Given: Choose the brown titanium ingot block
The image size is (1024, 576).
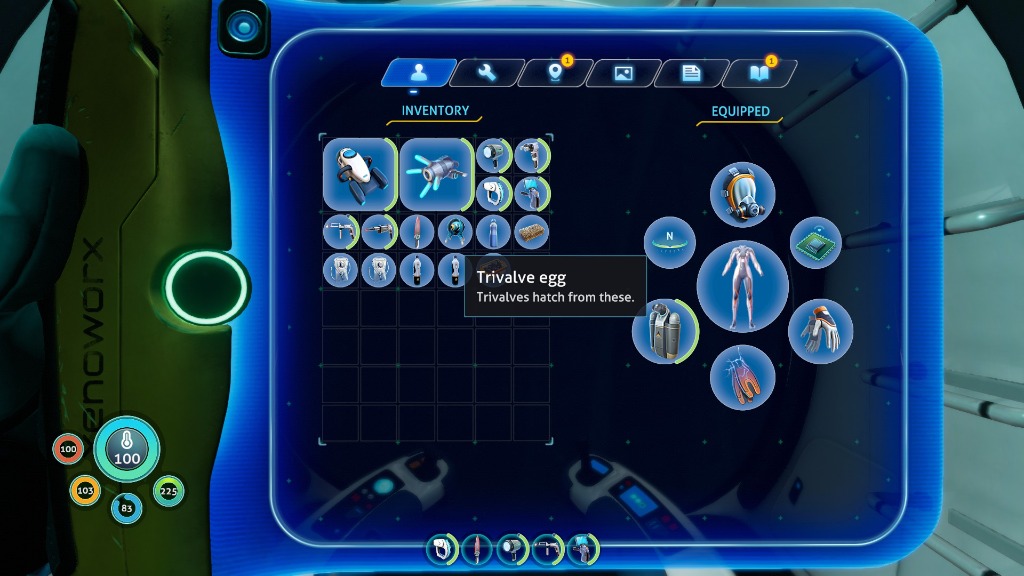Looking at the screenshot, I should (x=531, y=232).
